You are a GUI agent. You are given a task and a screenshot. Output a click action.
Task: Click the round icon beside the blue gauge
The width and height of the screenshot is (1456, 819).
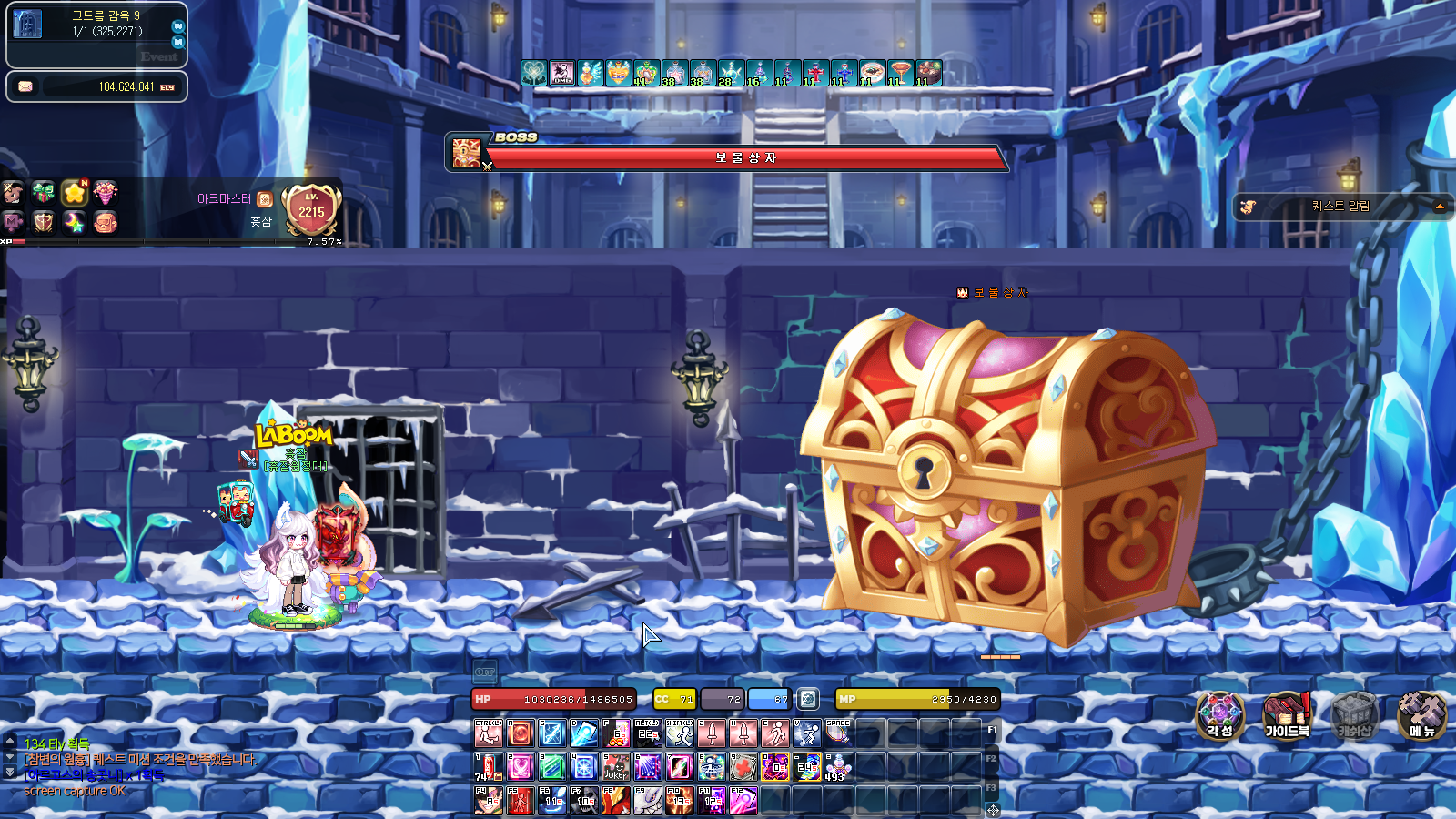pos(807,699)
